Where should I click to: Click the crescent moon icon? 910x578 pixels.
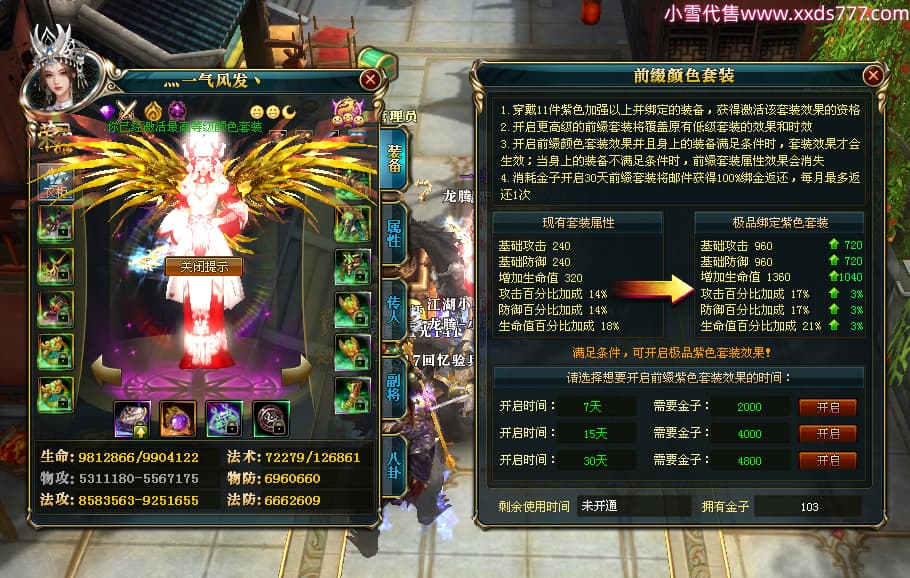coord(290,110)
